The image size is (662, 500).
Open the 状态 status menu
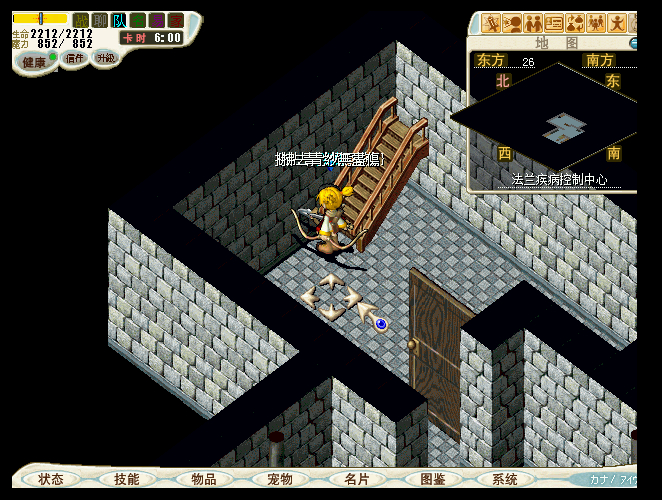(x=51, y=480)
